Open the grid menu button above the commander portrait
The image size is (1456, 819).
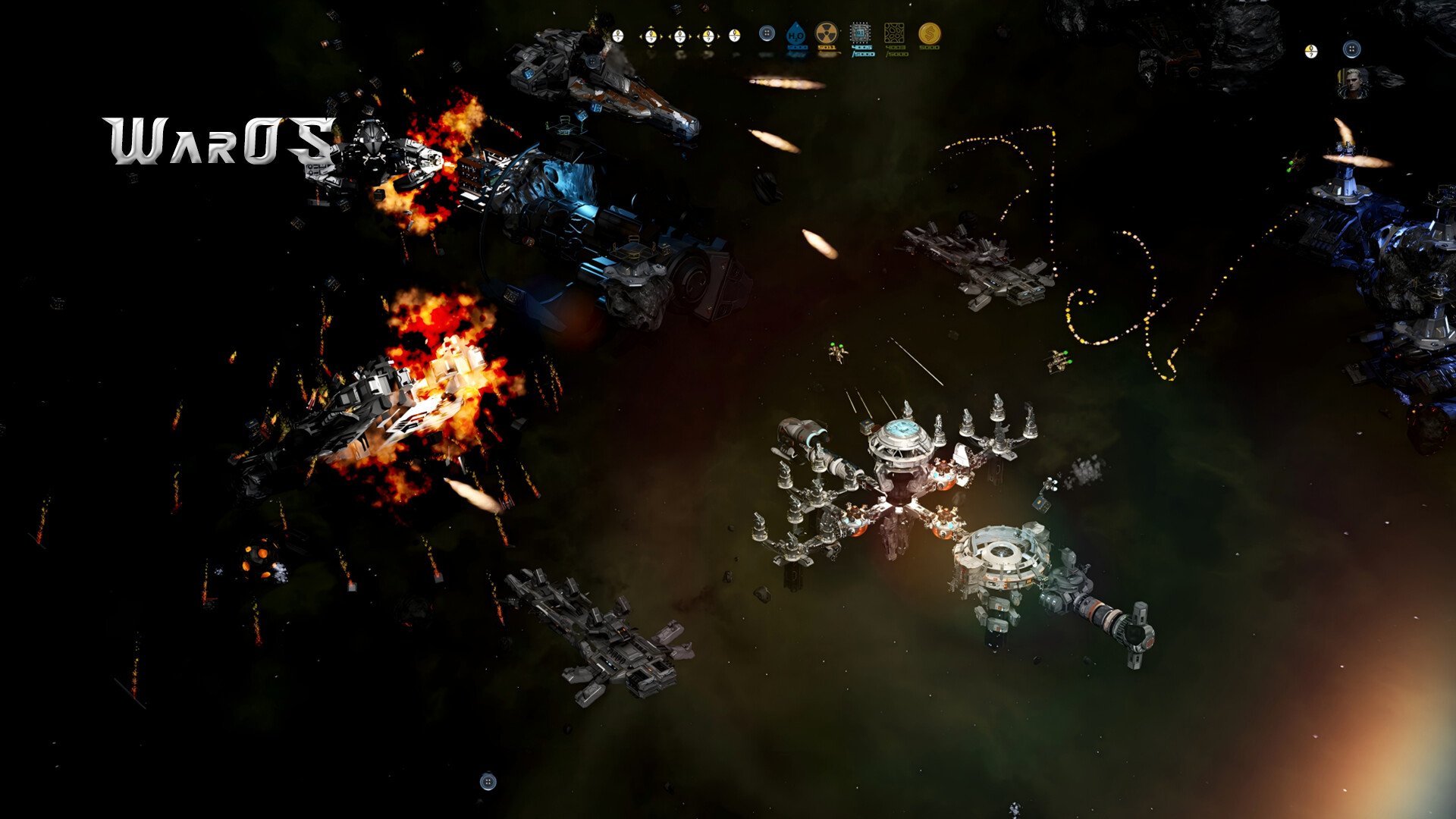(1351, 50)
